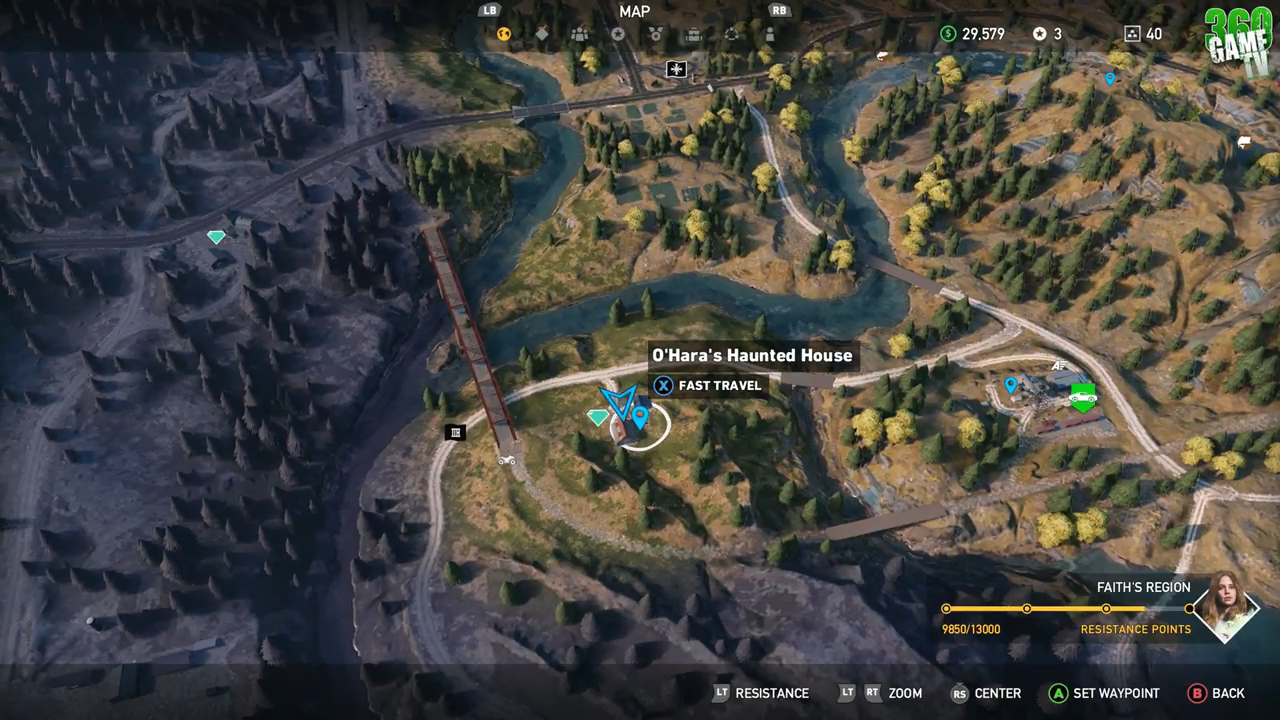This screenshot has height=720, width=1280.
Task: Click the roster group icon in the header
Action: (x=580, y=34)
